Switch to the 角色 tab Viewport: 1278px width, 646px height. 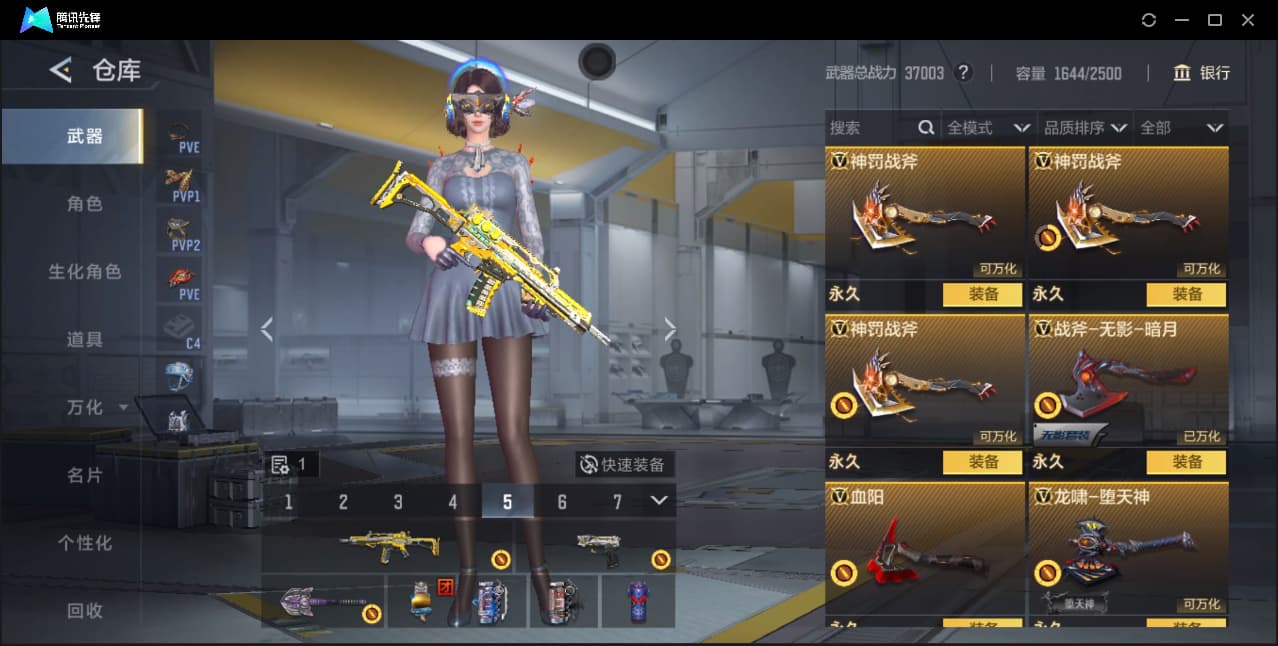tap(85, 204)
